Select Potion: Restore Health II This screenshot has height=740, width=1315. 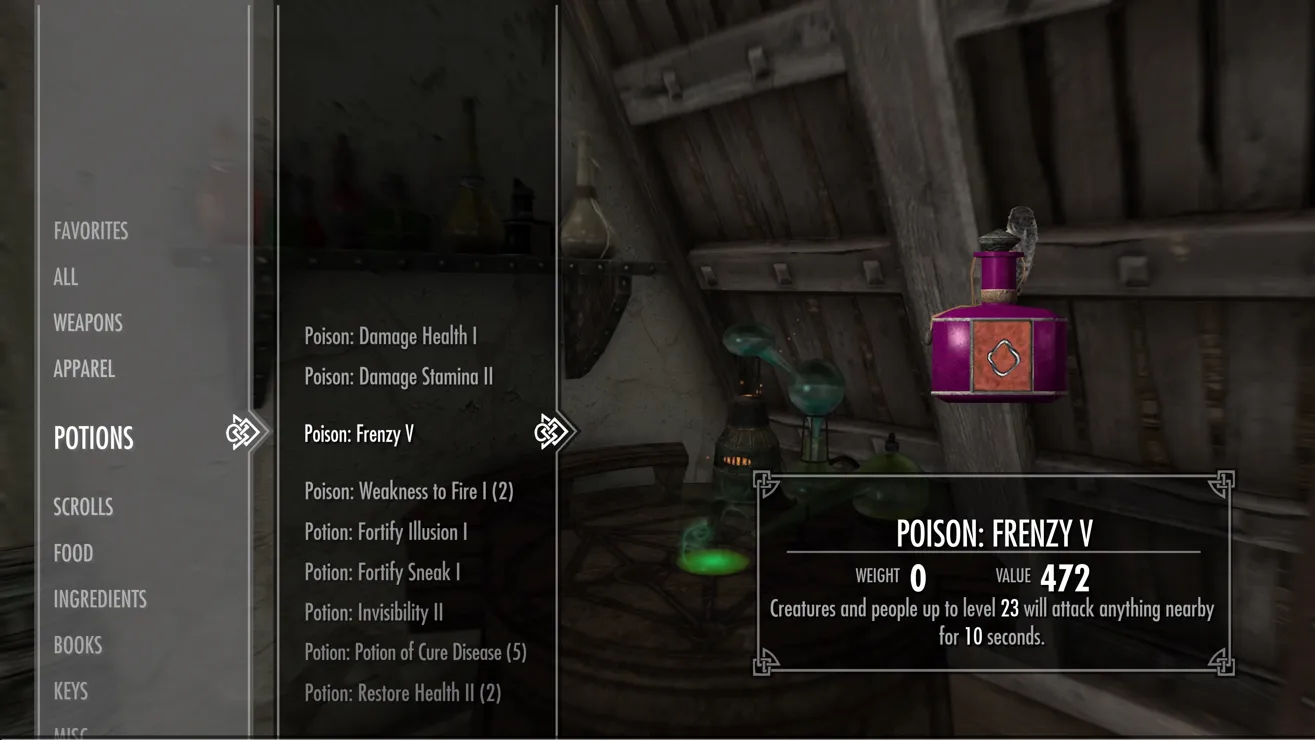point(403,693)
